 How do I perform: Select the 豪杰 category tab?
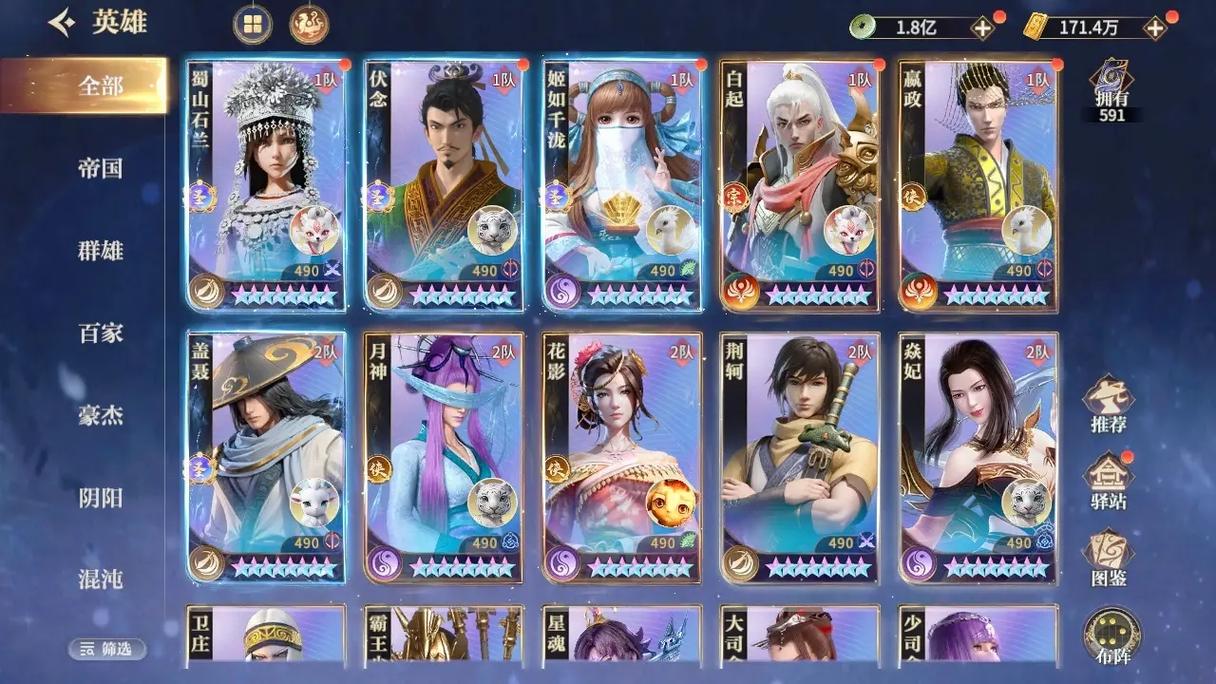pos(100,414)
